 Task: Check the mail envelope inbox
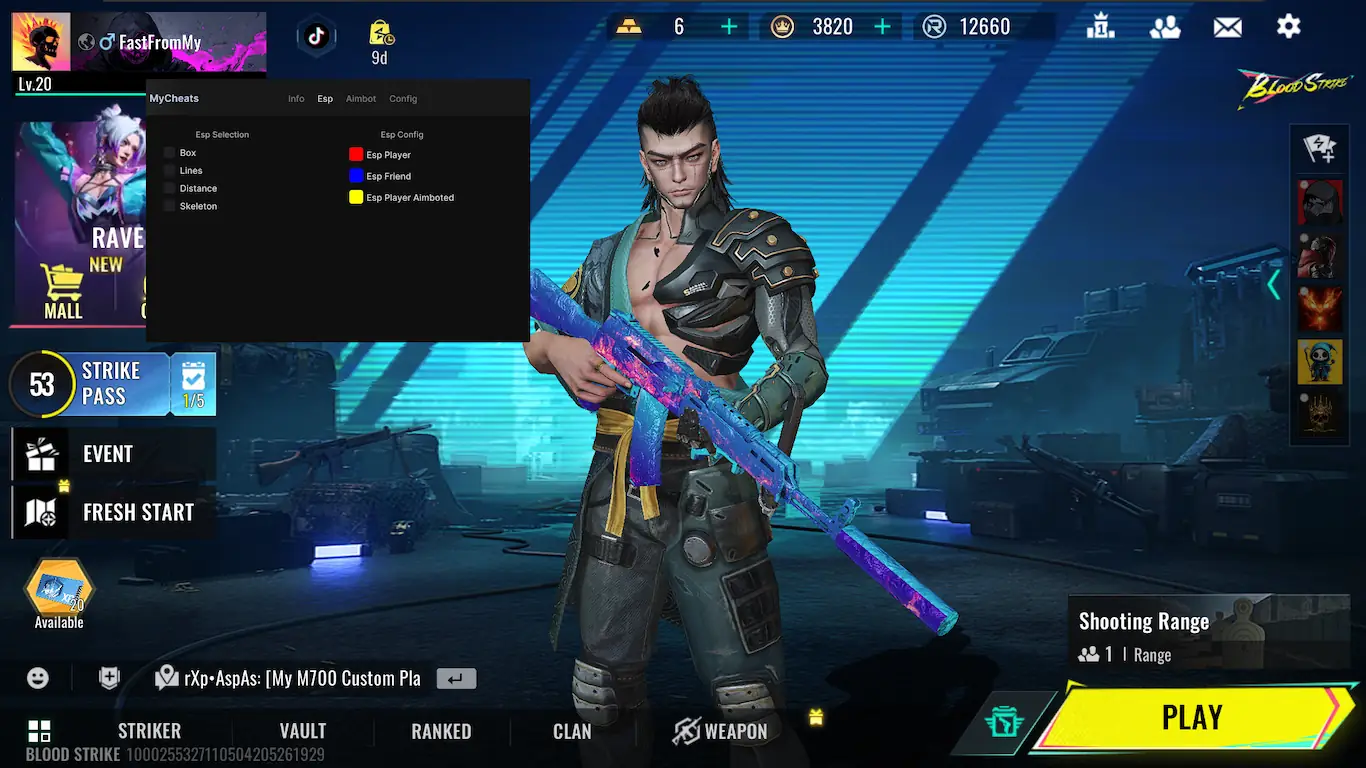pos(1227,28)
